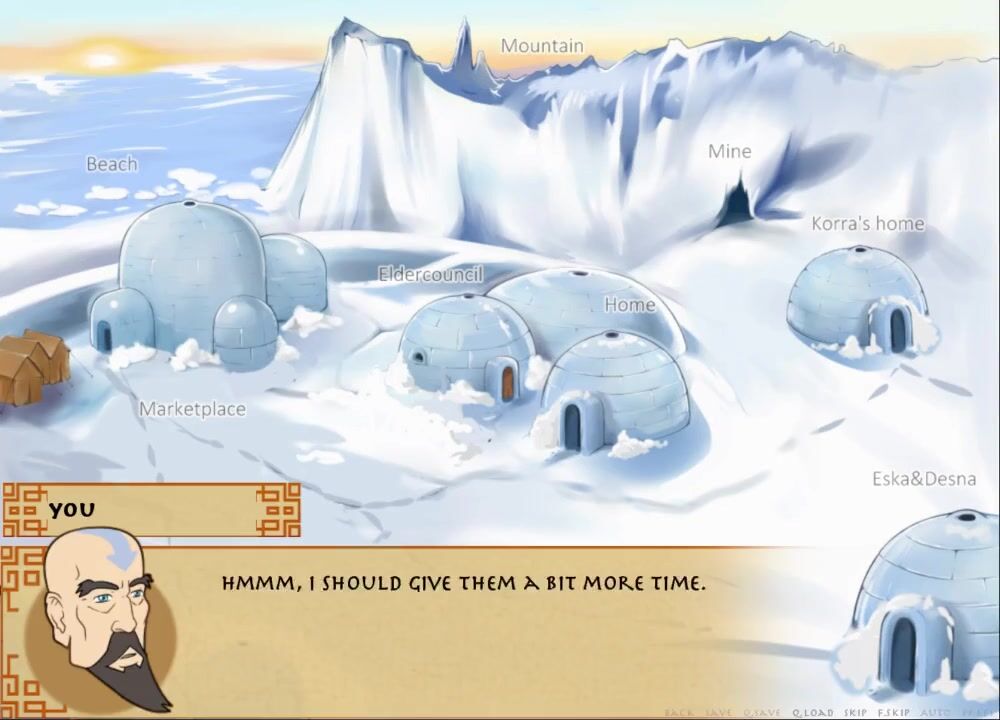Open the Save menu
The image size is (1000, 720).
pos(719,713)
